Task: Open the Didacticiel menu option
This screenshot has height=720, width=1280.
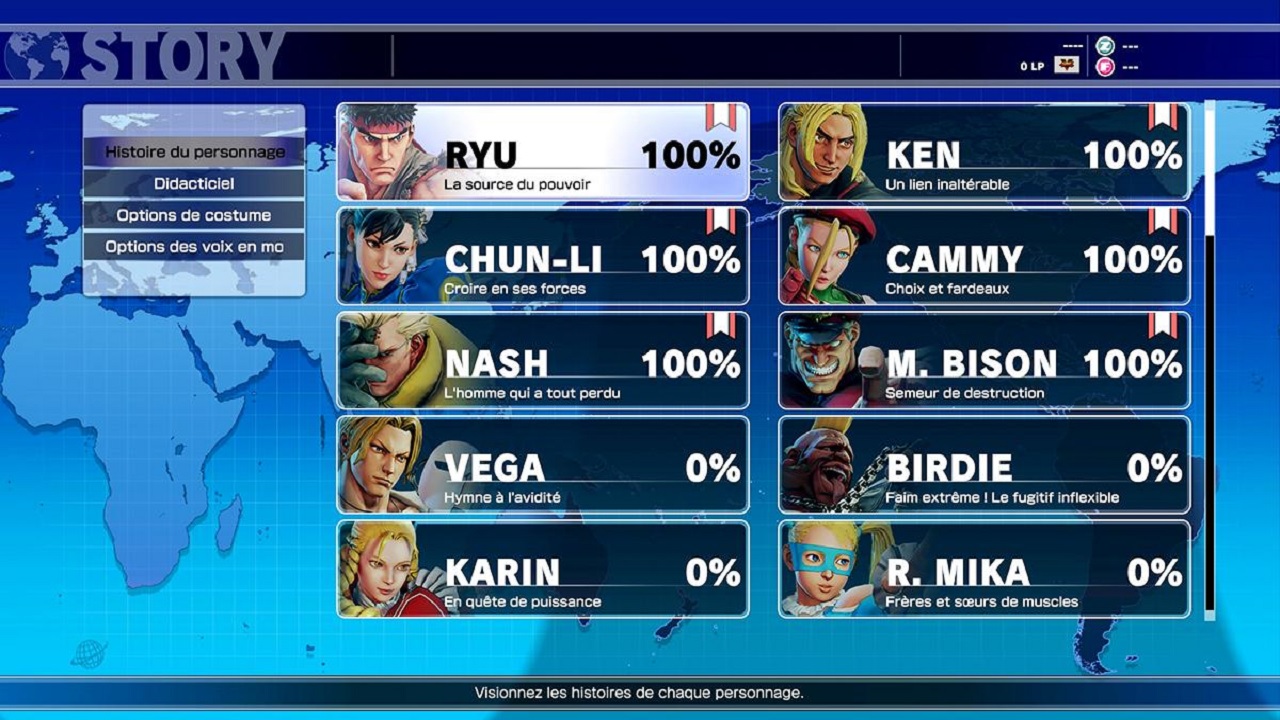Action: tap(194, 184)
